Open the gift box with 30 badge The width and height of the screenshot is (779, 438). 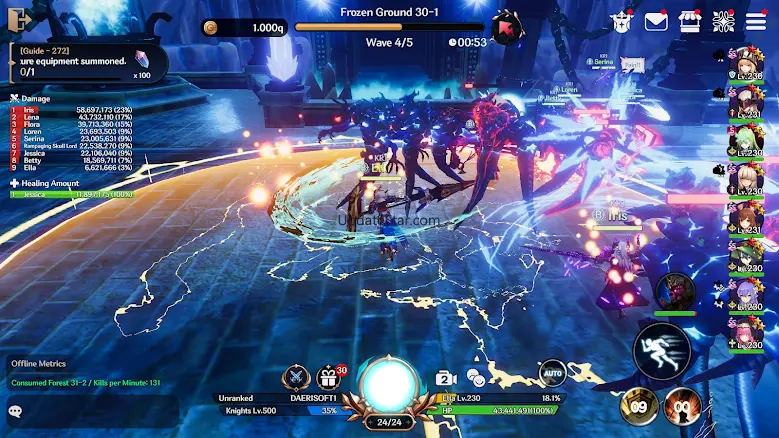point(328,378)
